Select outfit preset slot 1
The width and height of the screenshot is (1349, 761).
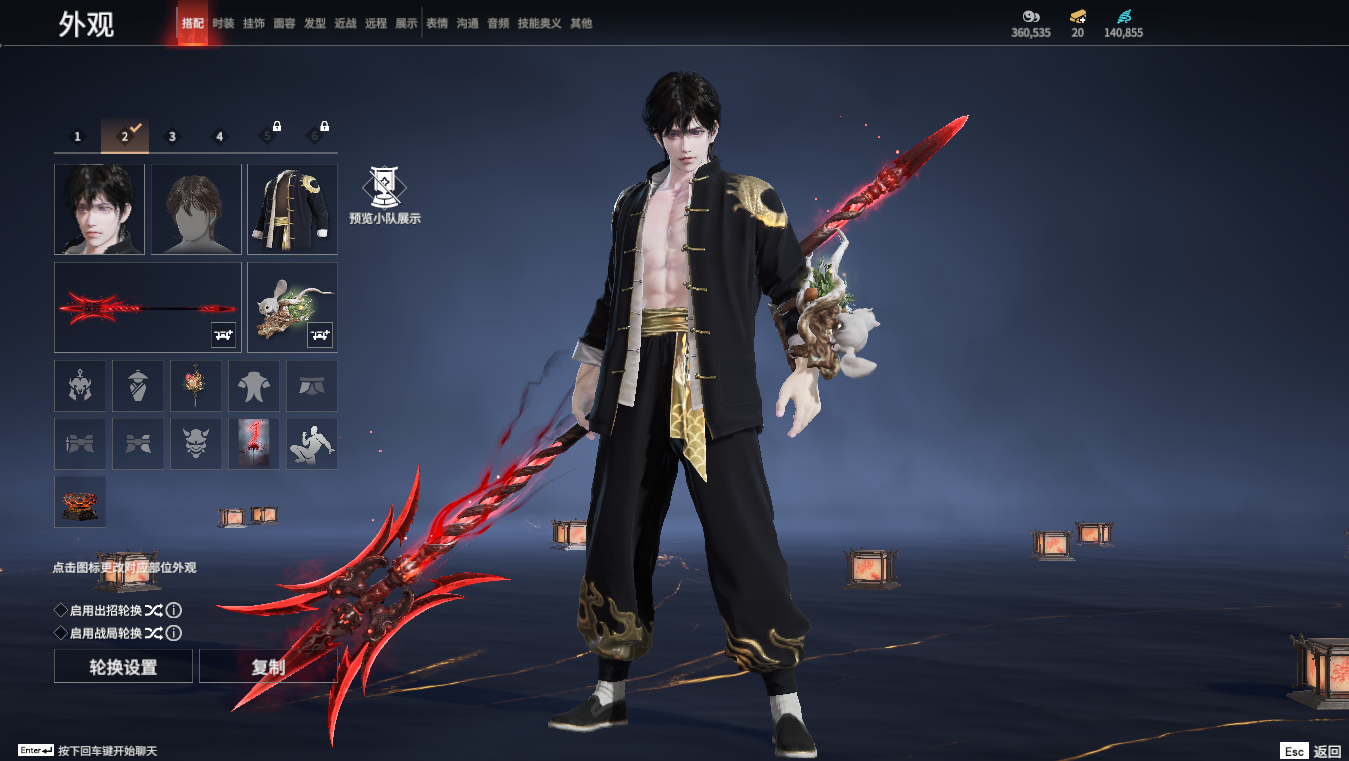point(78,137)
